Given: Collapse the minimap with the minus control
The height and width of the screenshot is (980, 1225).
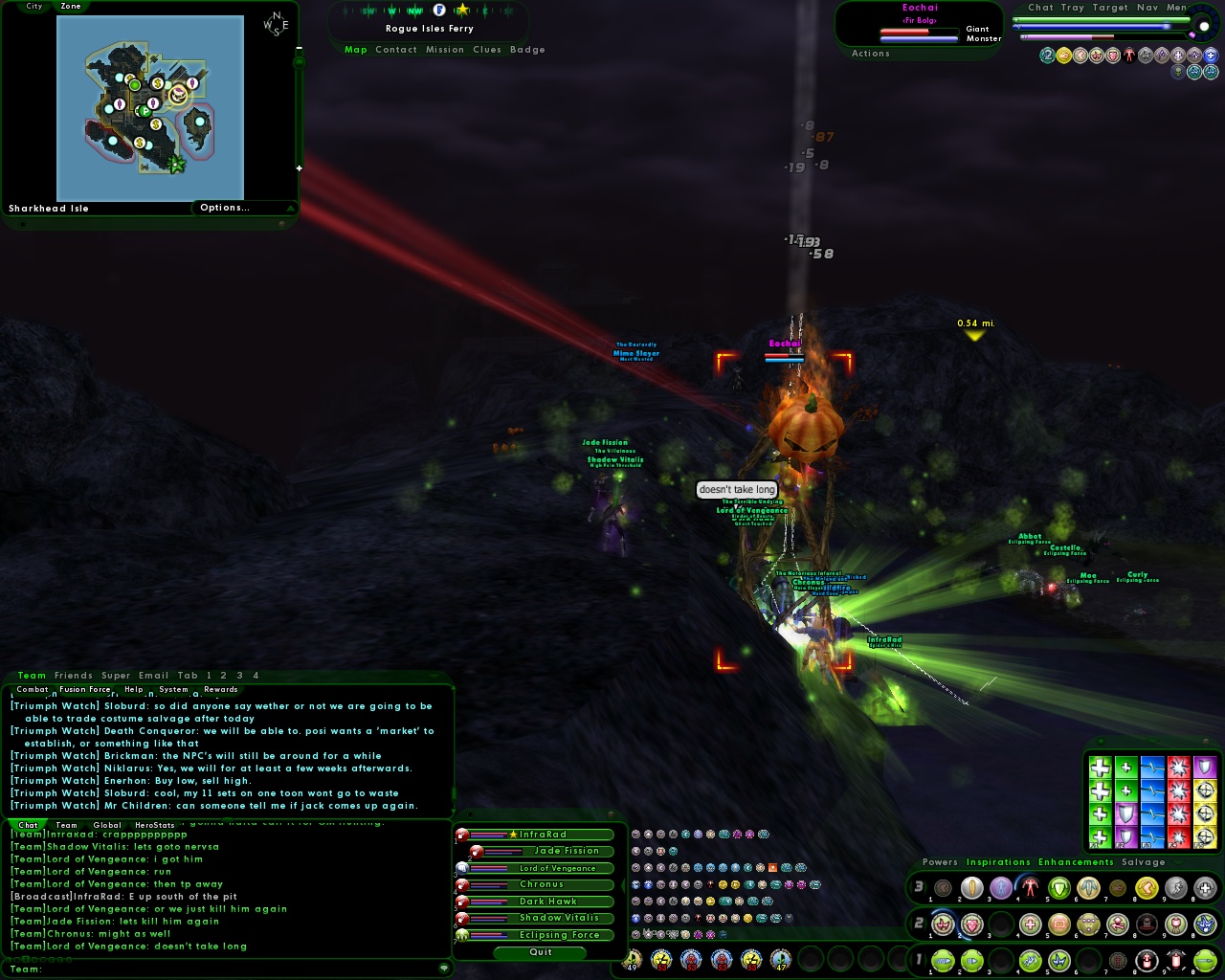Looking at the screenshot, I should point(300,48).
